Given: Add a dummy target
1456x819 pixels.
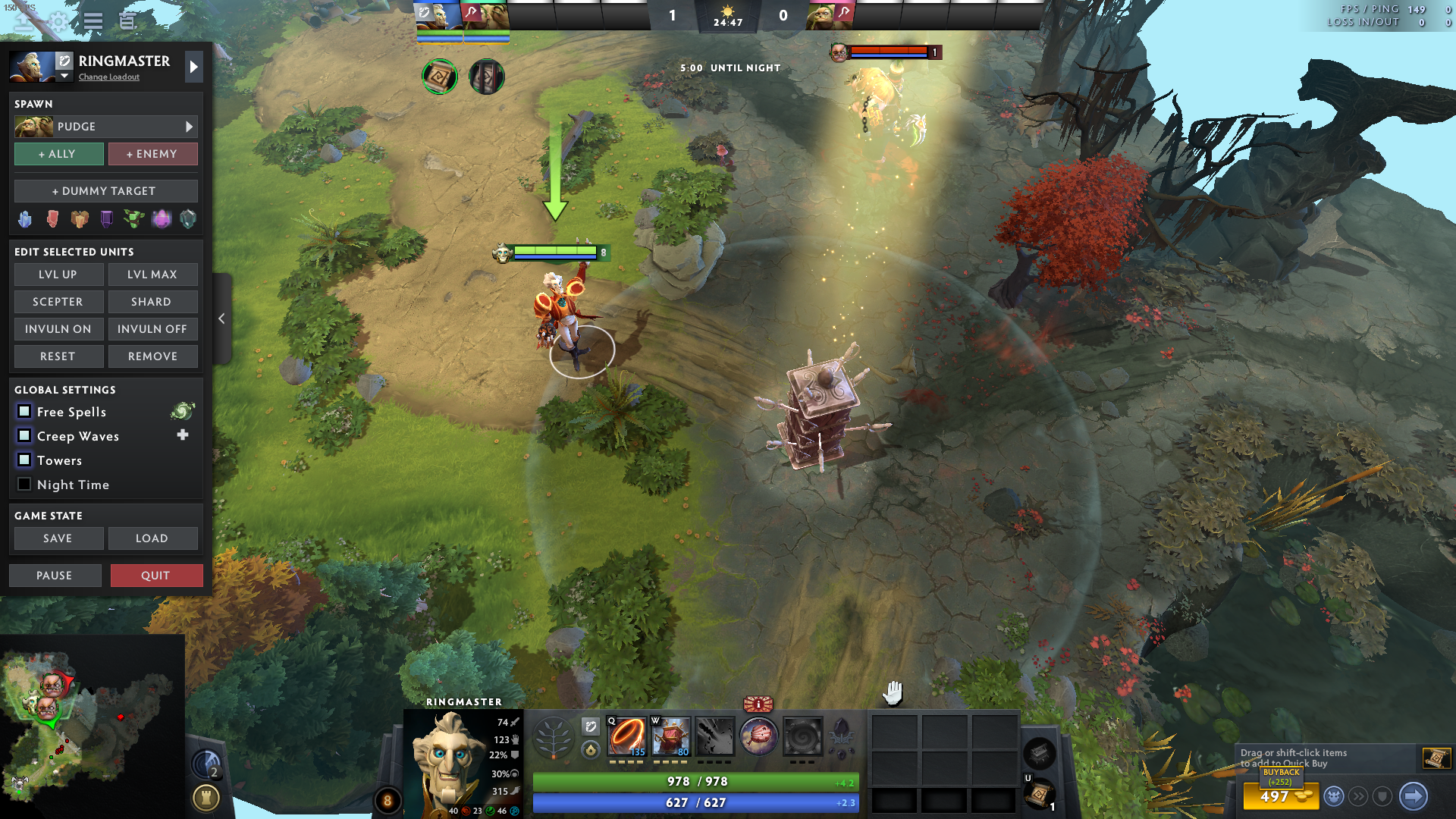Looking at the screenshot, I should pyautogui.click(x=105, y=191).
